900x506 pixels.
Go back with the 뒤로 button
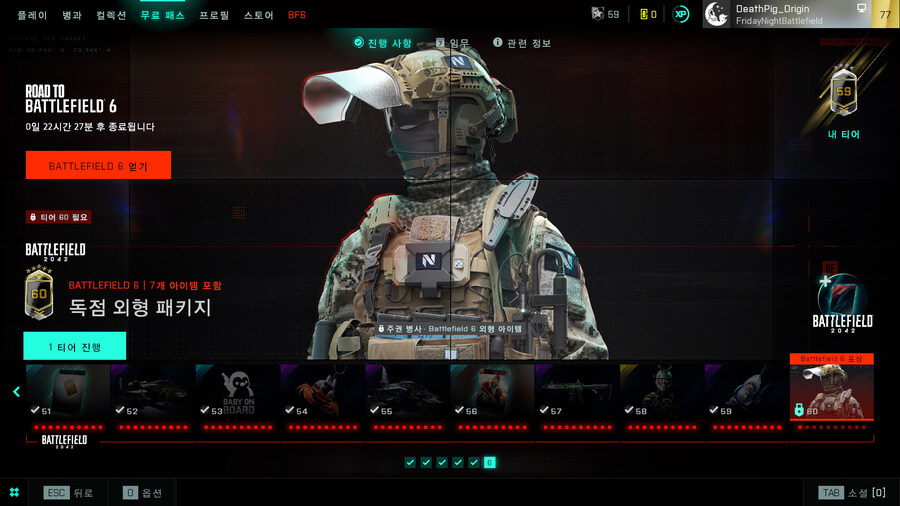(x=68, y=493)
